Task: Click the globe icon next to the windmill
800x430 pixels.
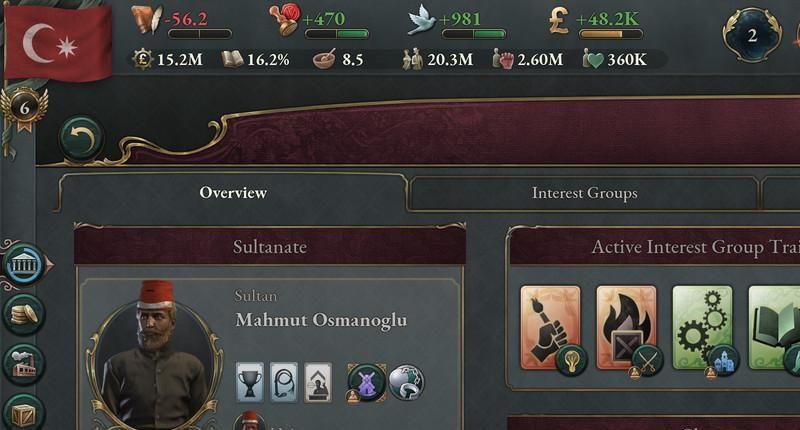Action: point(406,381)
